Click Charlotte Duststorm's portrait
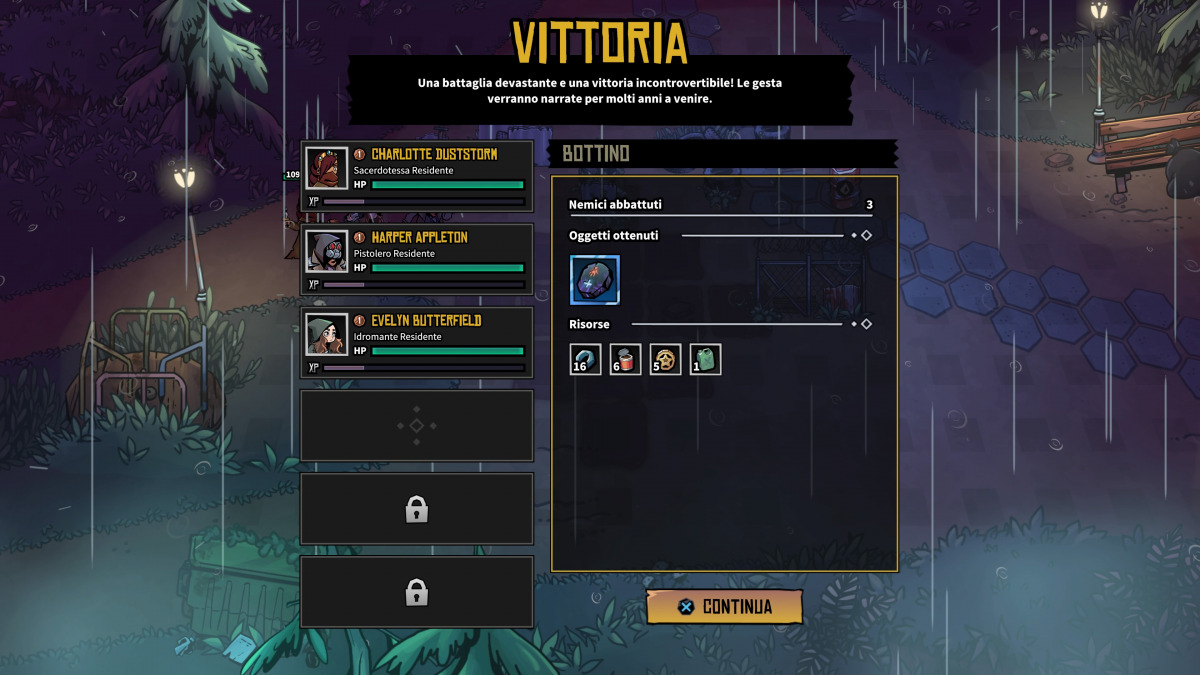This screenshot has height=675, width=1200. click(x=327, y=169)
